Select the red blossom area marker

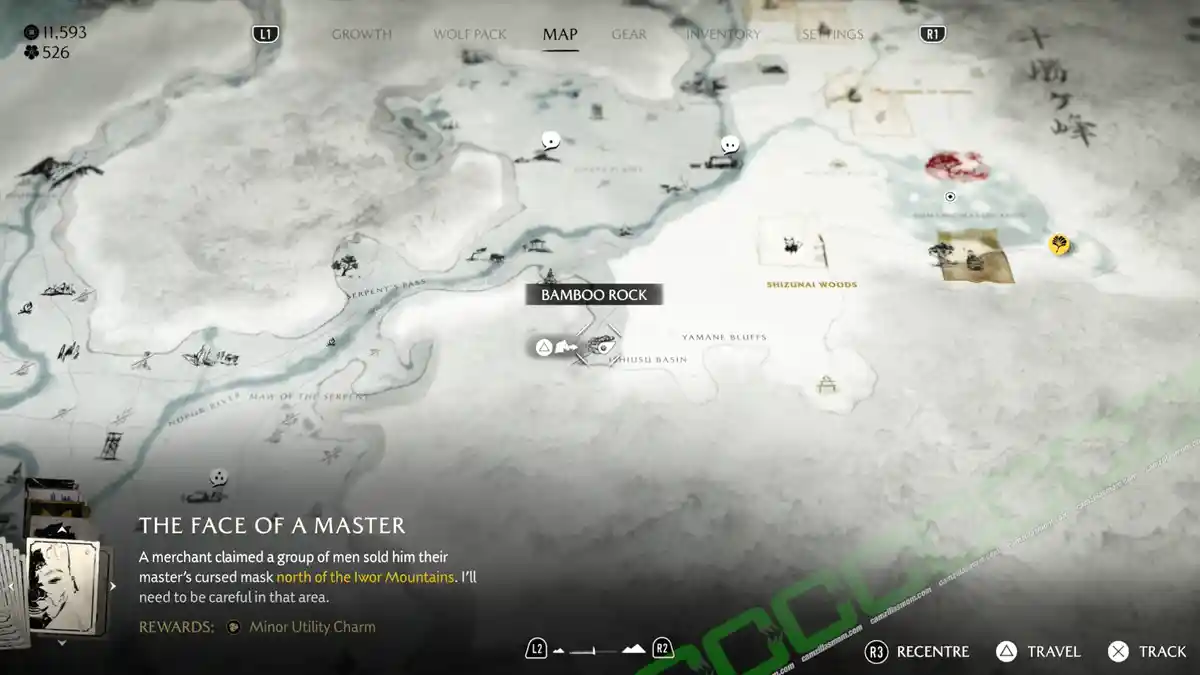pos(957,165)
